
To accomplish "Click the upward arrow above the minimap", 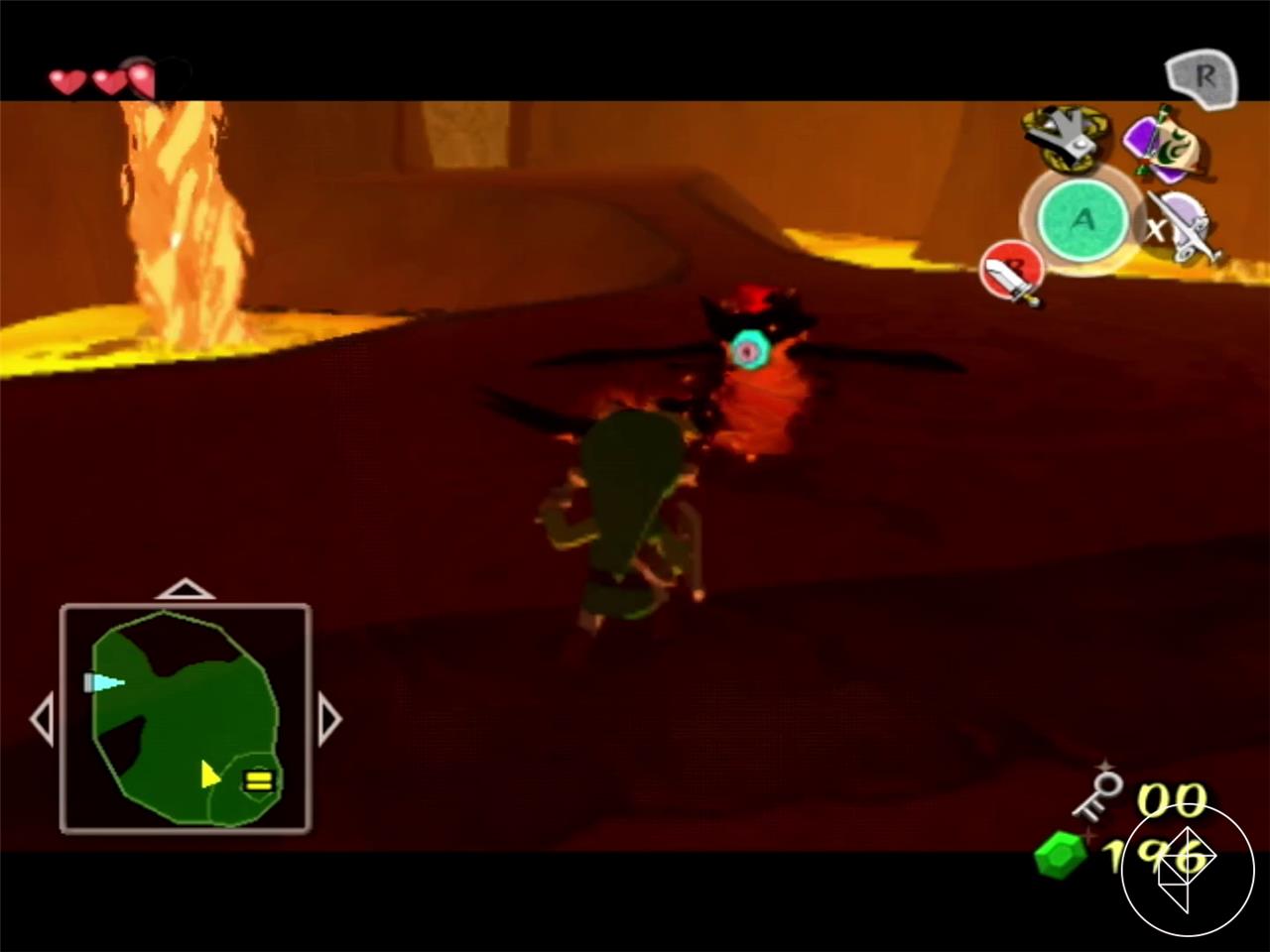I will pyautogui.click(x=187, y=591).
